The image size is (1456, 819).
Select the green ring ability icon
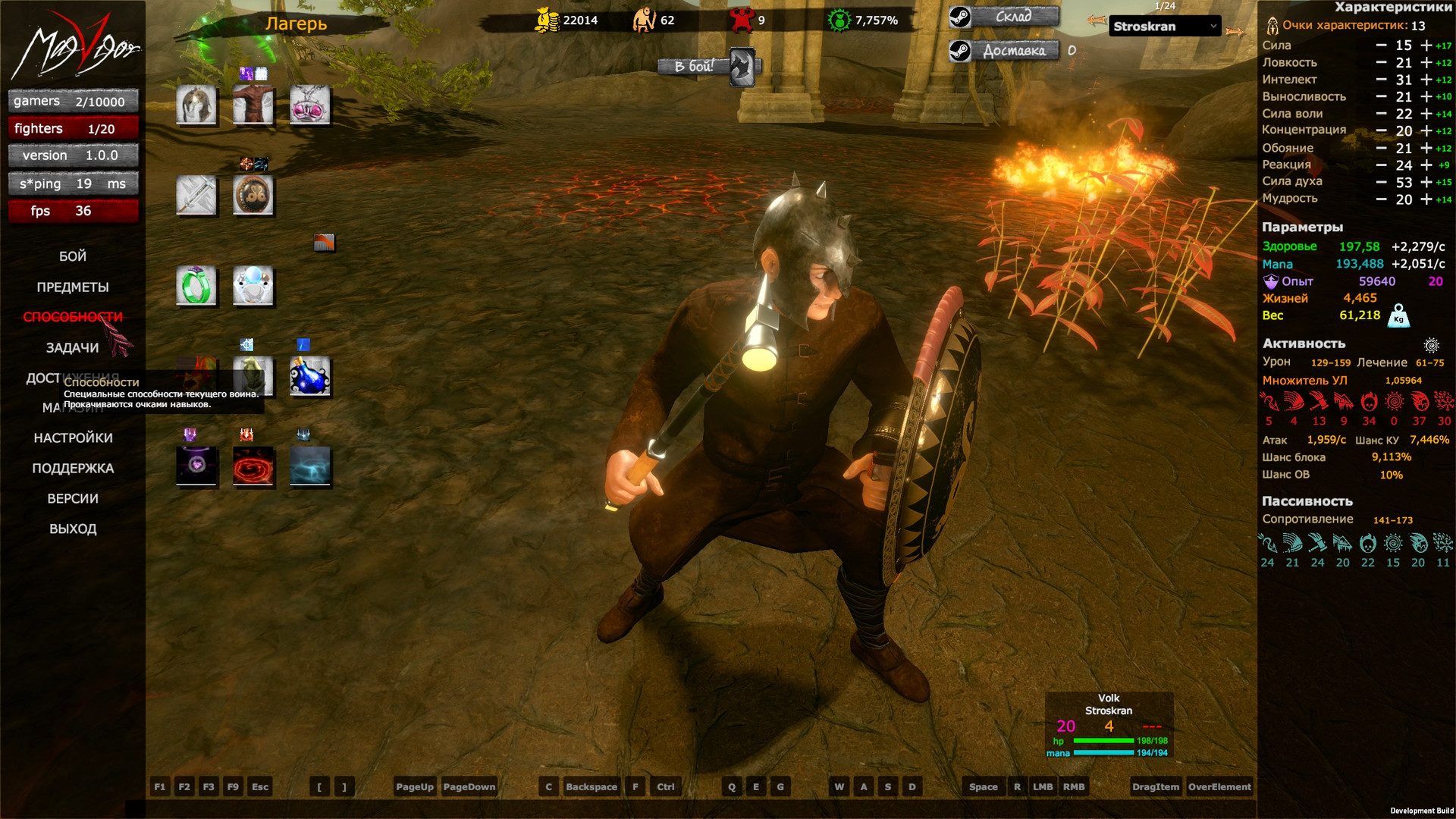tap(196, 286)
